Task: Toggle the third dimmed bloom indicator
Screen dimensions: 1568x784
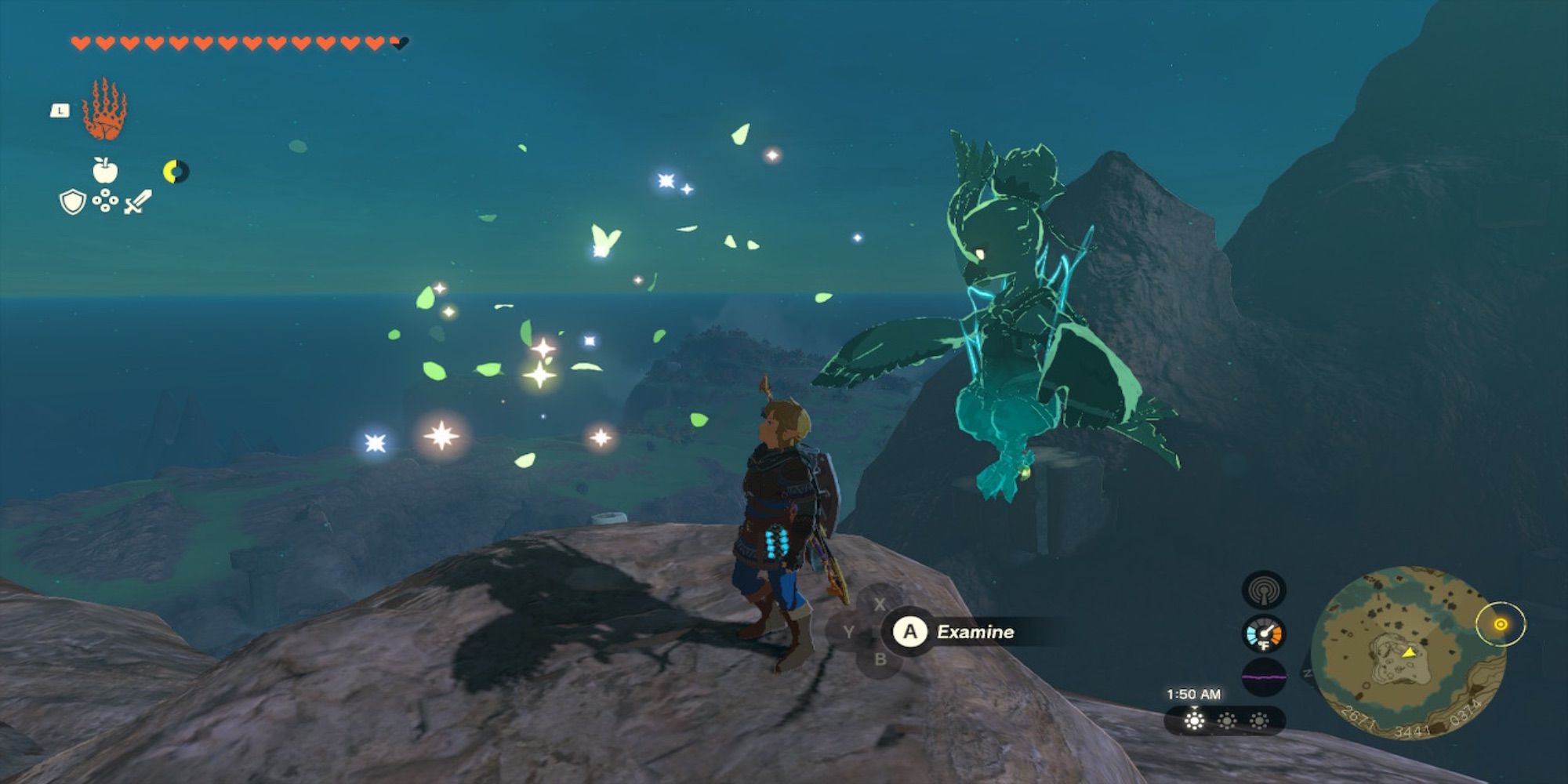Action: (x=1258, y=720)
